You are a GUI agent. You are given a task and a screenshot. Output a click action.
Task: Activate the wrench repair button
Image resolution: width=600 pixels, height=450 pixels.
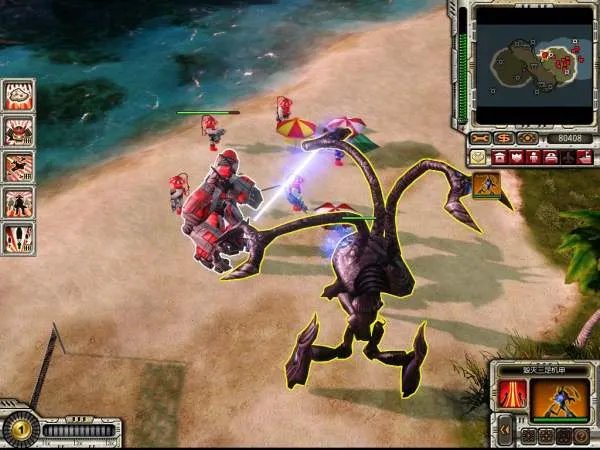click(482, 138)
